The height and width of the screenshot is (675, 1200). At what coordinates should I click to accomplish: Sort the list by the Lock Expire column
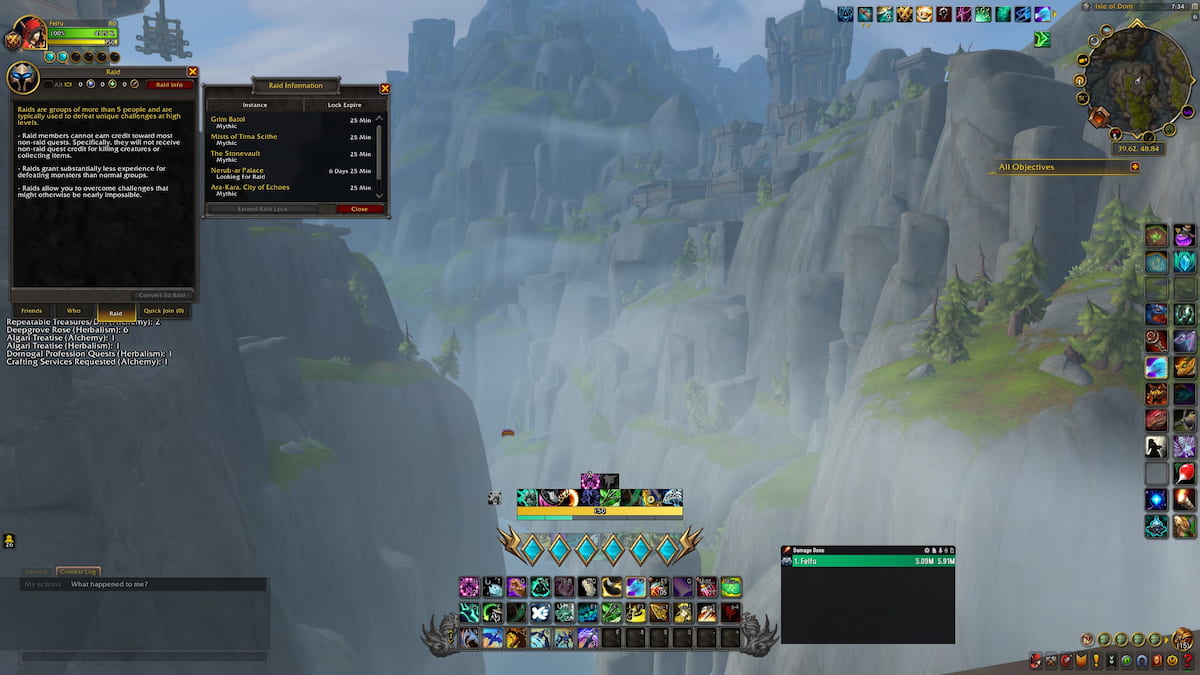(344, 104)
